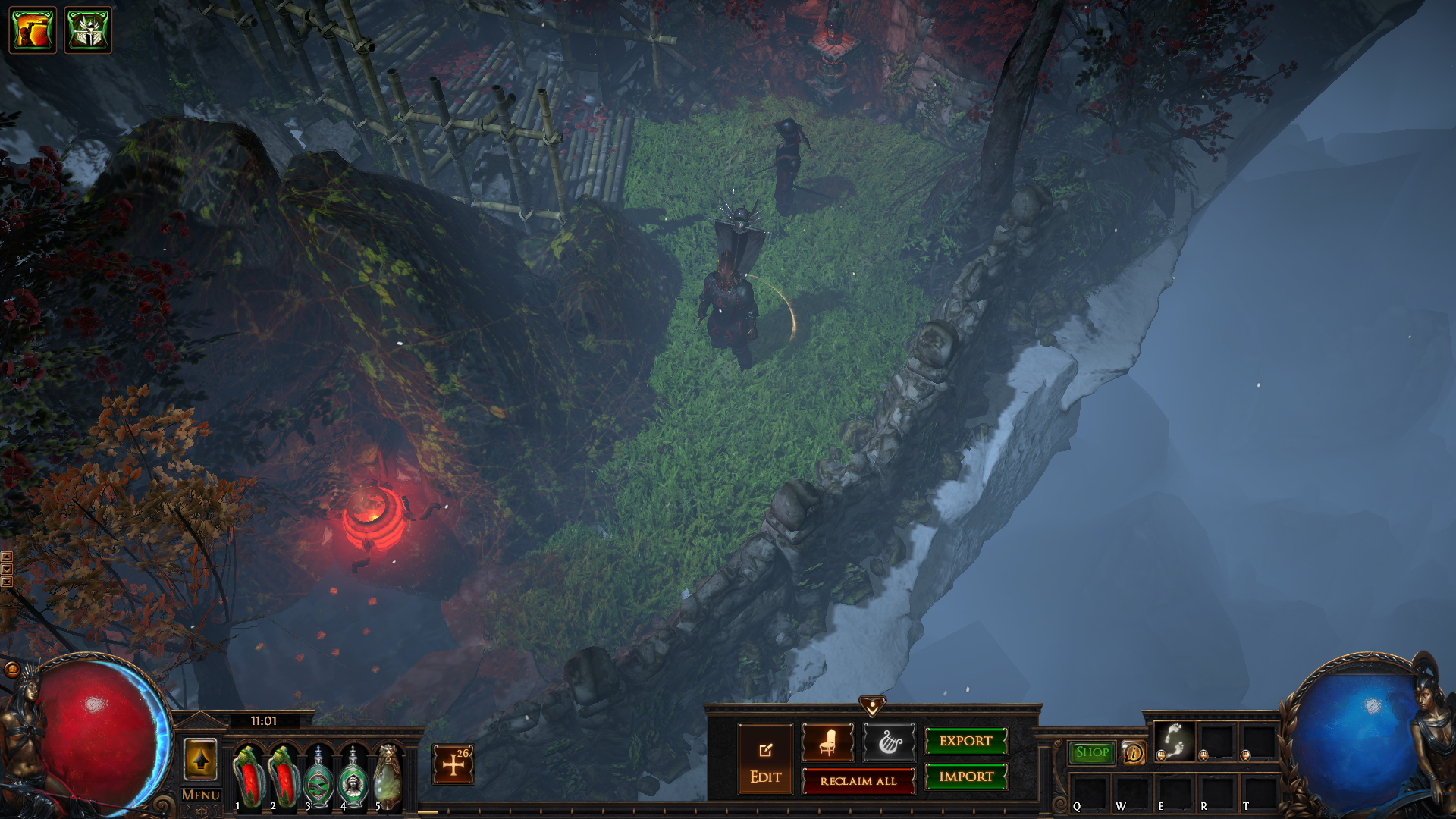Reclaim all hideout decorations
Image resolution: width=1456 pixels, height=819 pixels.
tap(858, 781)
